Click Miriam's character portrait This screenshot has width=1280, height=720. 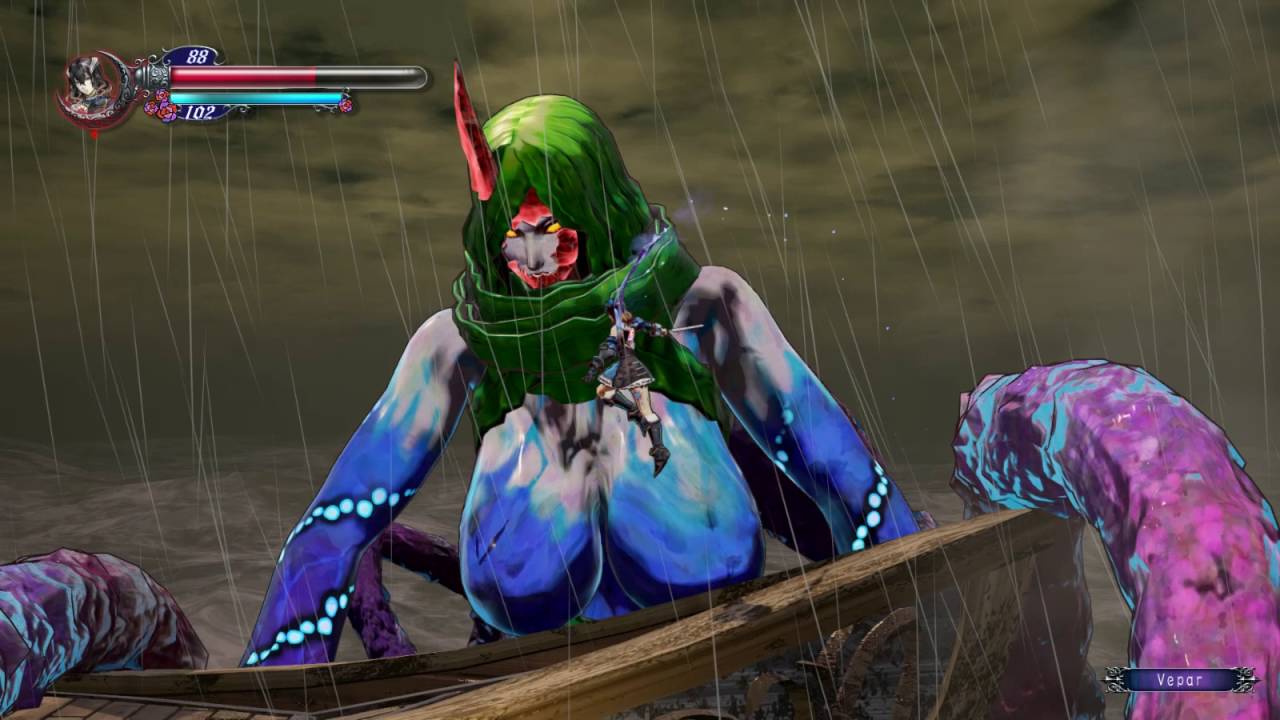click(x=92, y=87)
